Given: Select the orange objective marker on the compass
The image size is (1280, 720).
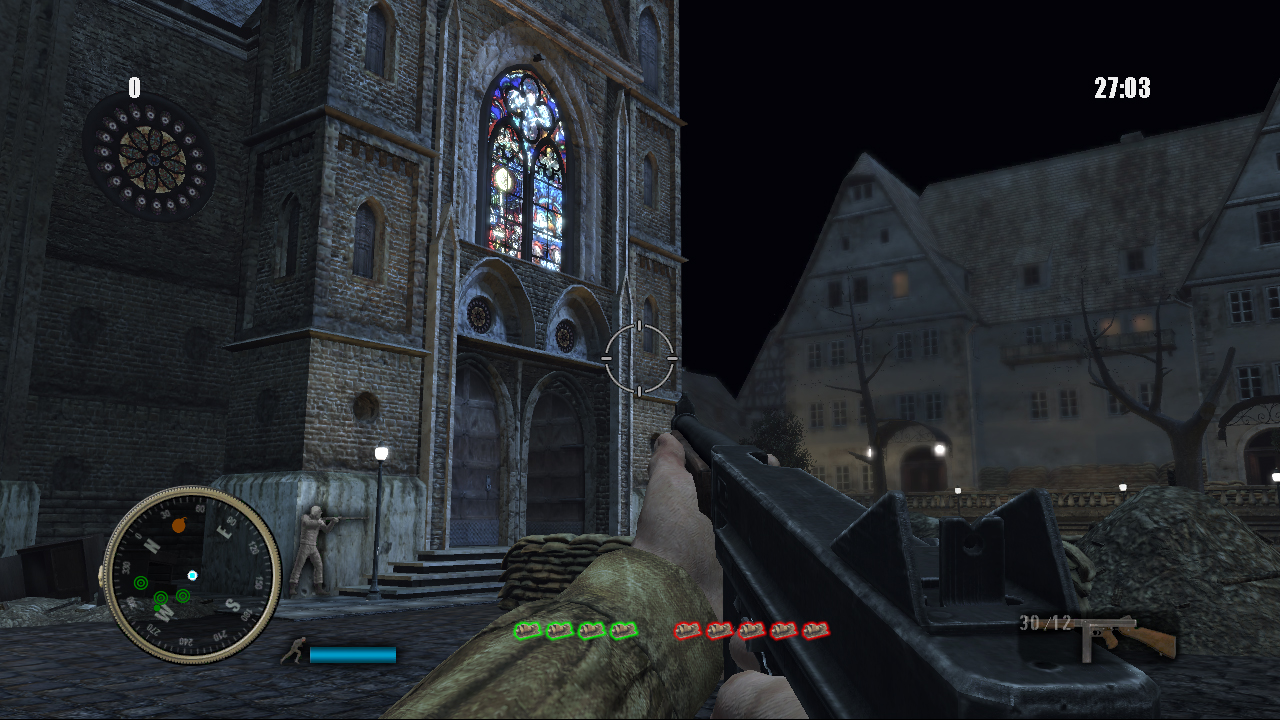Looking at the screenshot, I should pos(179,525).
